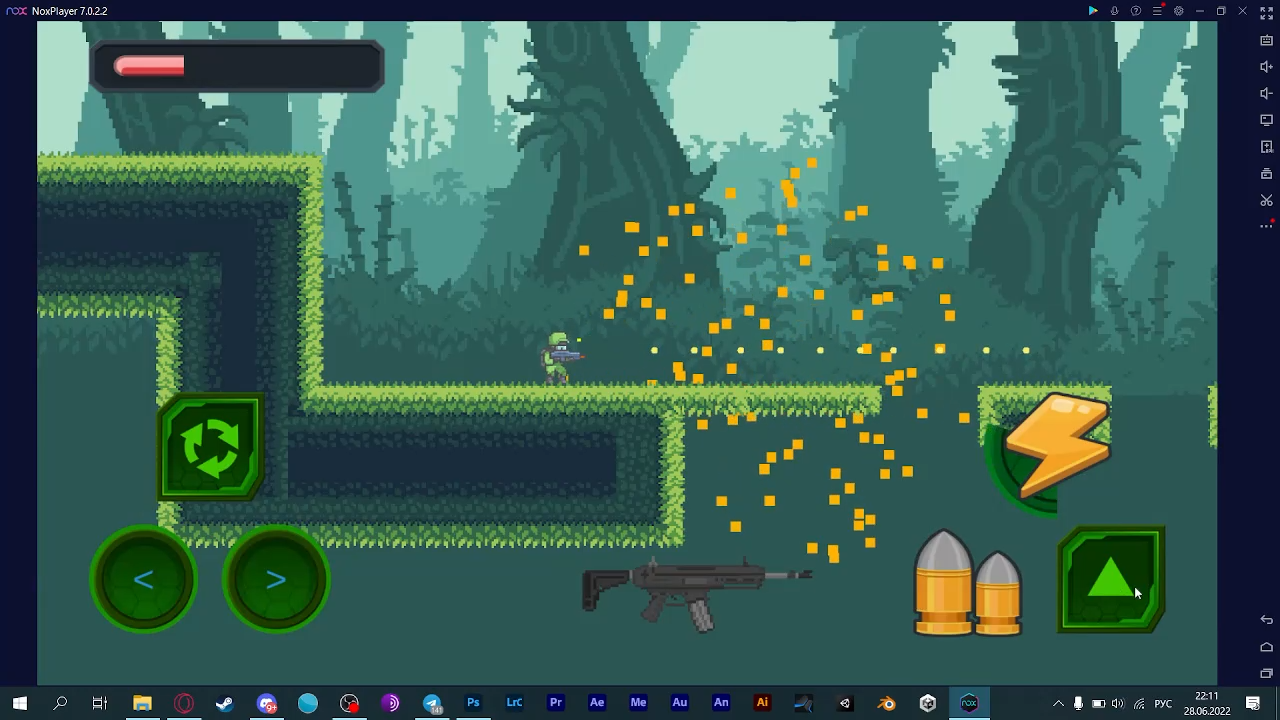Select the assault rifle weapon icon

click(x=695, y=590)
